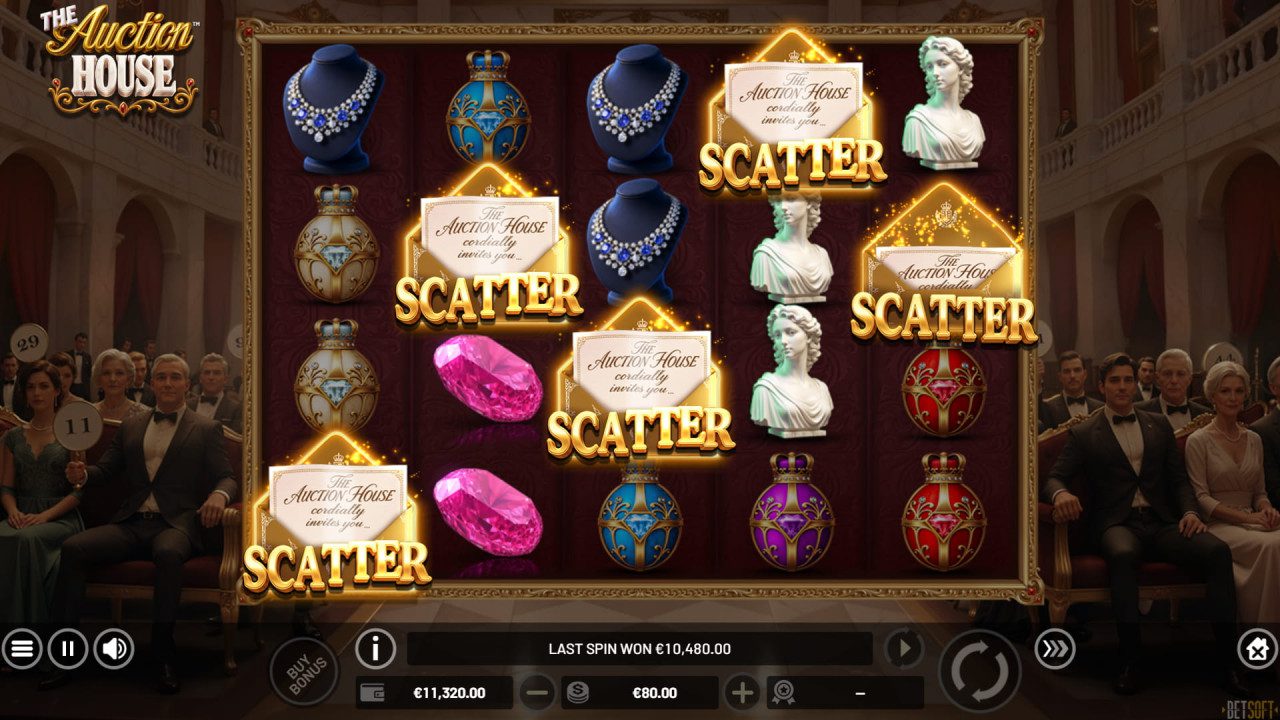Pause the game with the pause button
Screen dimensions: 1280x720
click(66, 648)
